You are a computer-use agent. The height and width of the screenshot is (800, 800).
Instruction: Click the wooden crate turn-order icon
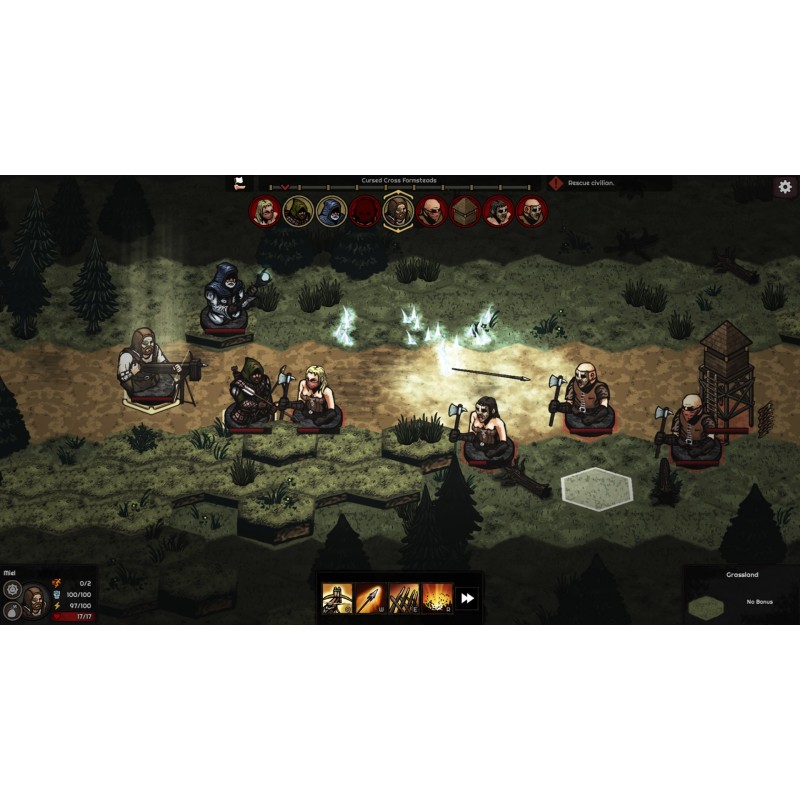point(465,210)
